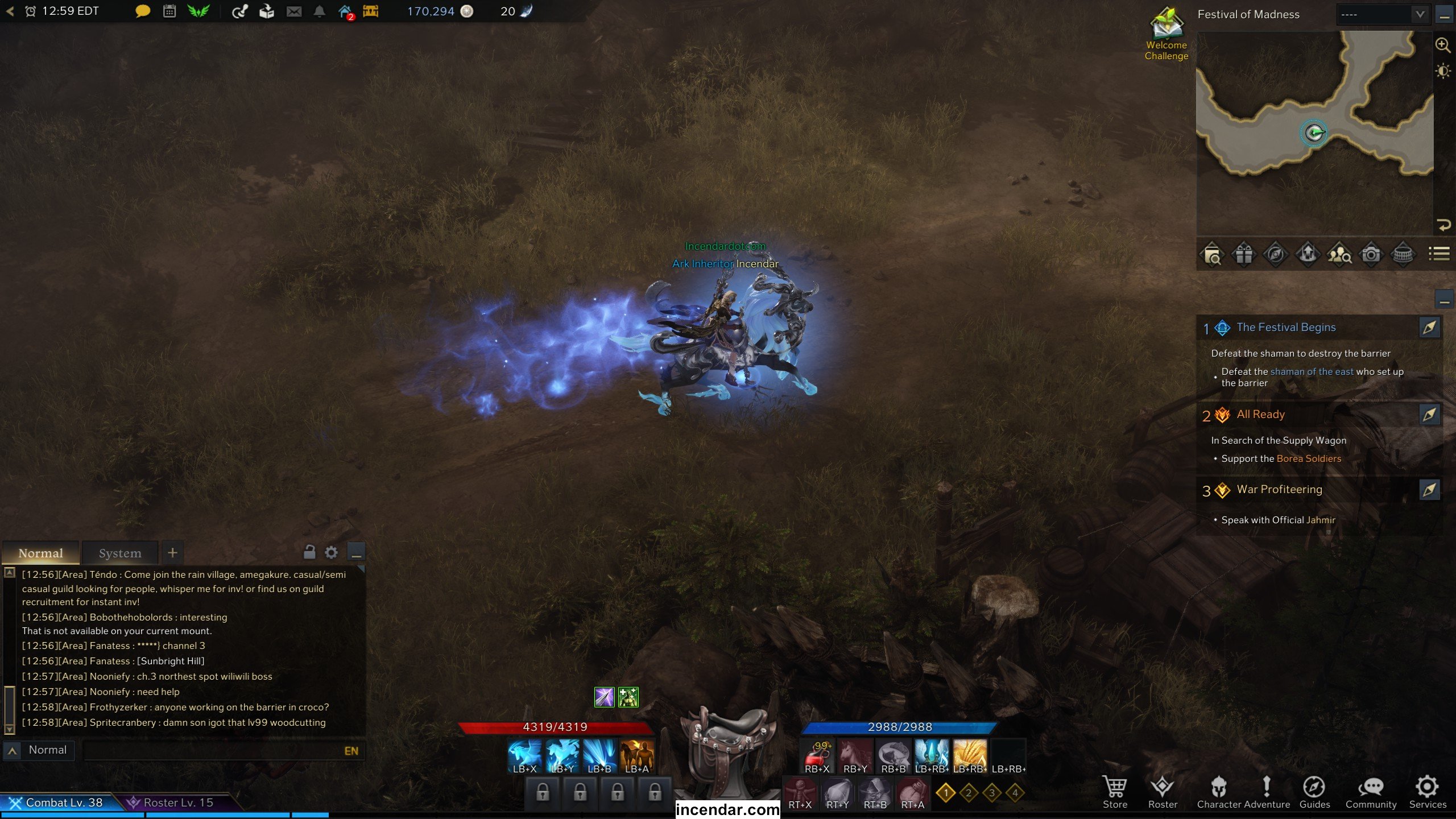This screenshot has width=1456, height=819.
Task: Add a new chat tab with plus button
Action: click(x=172, y=552)
